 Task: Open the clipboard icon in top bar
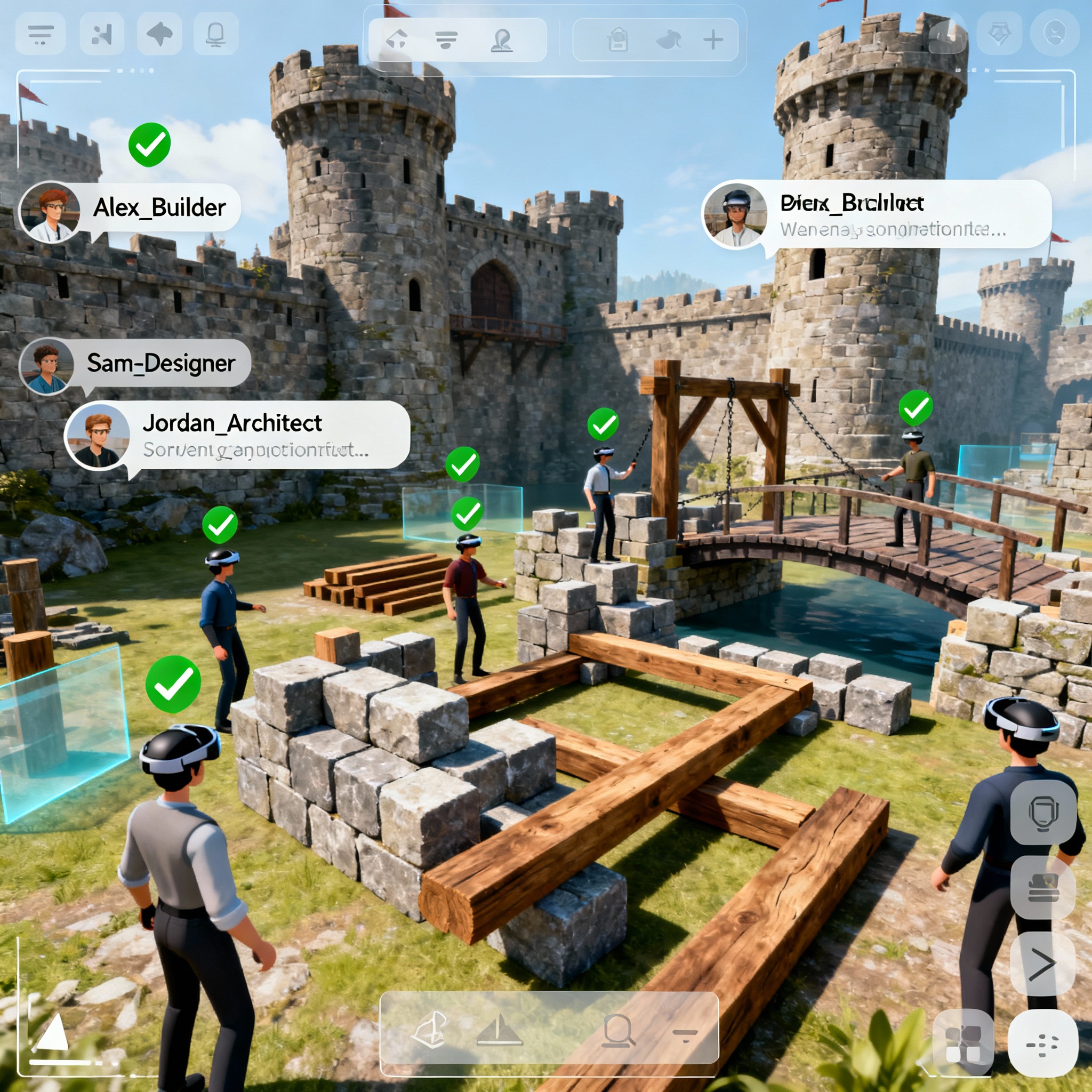pos(618,40)
